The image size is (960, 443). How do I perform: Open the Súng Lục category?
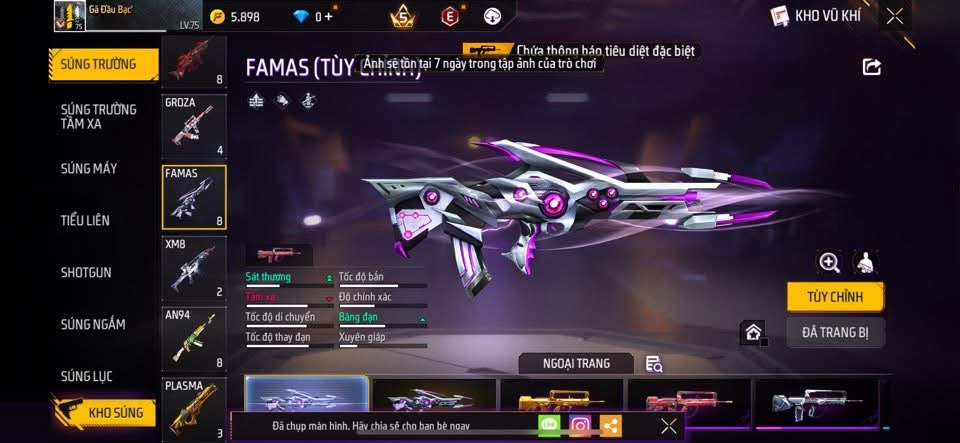[x=86, y=376]
